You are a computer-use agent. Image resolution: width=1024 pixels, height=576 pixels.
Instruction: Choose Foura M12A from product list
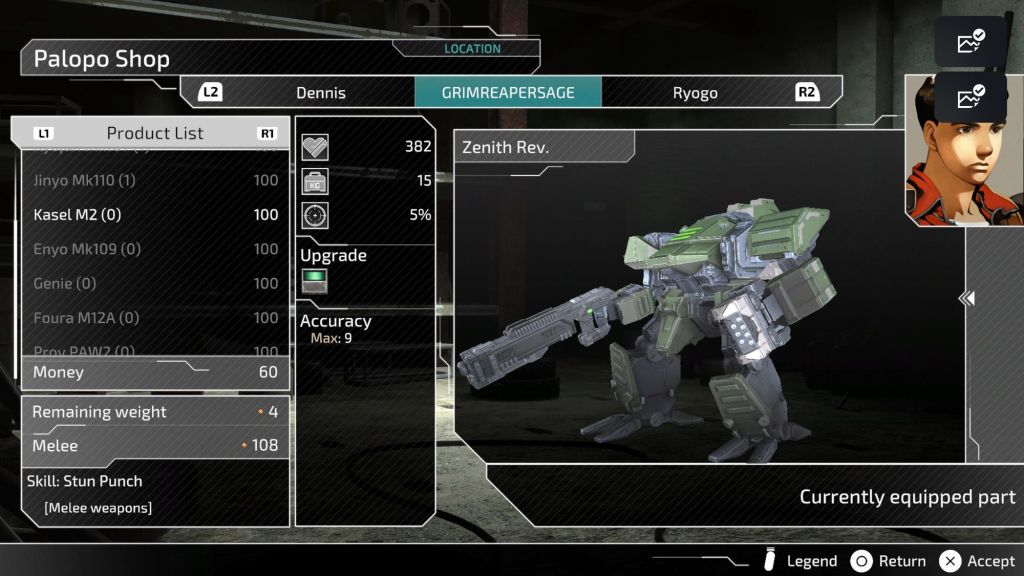pos(150,318)
